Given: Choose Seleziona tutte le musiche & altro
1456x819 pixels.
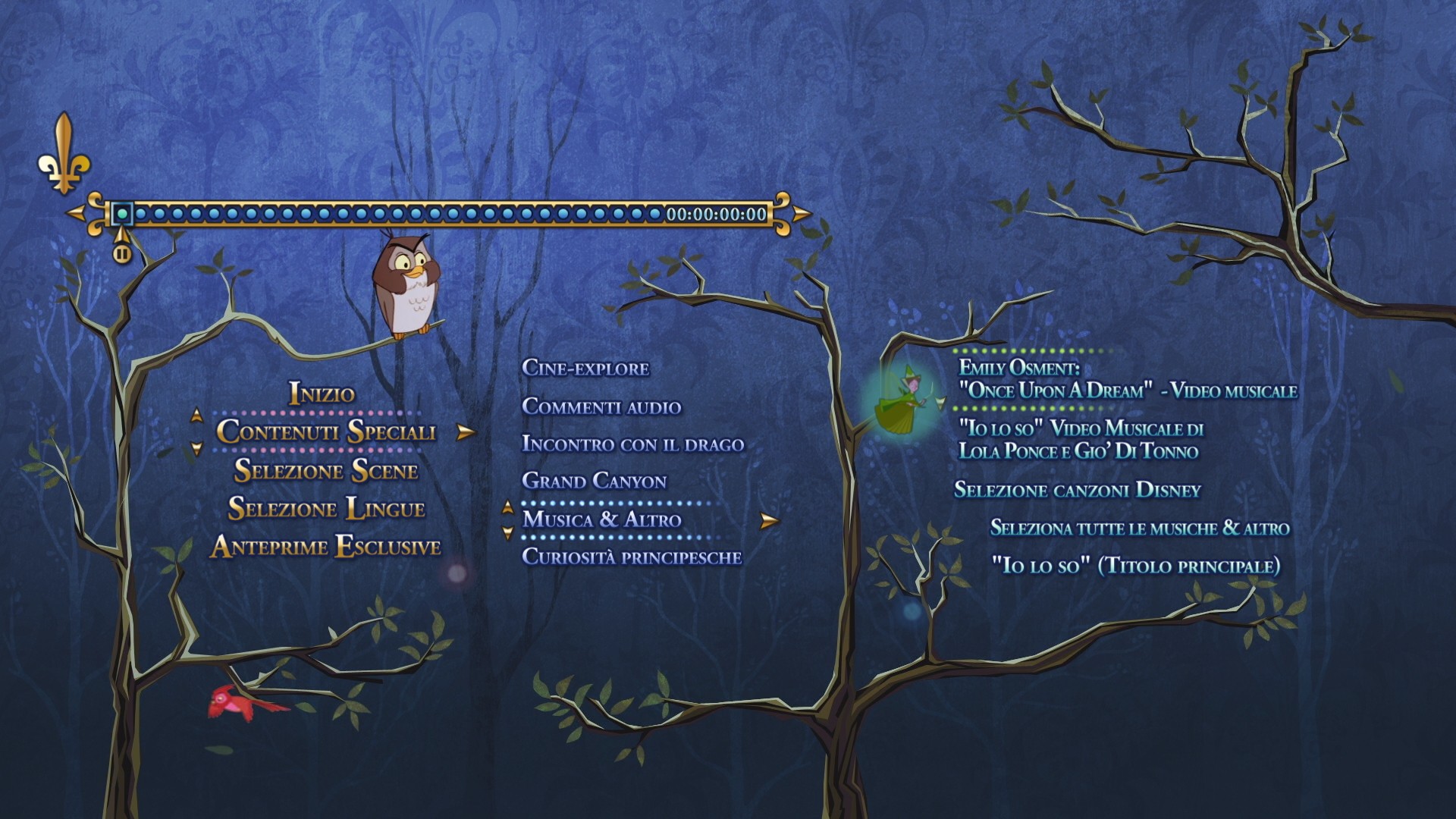Looking at the screenshot, I should 1139,528.
